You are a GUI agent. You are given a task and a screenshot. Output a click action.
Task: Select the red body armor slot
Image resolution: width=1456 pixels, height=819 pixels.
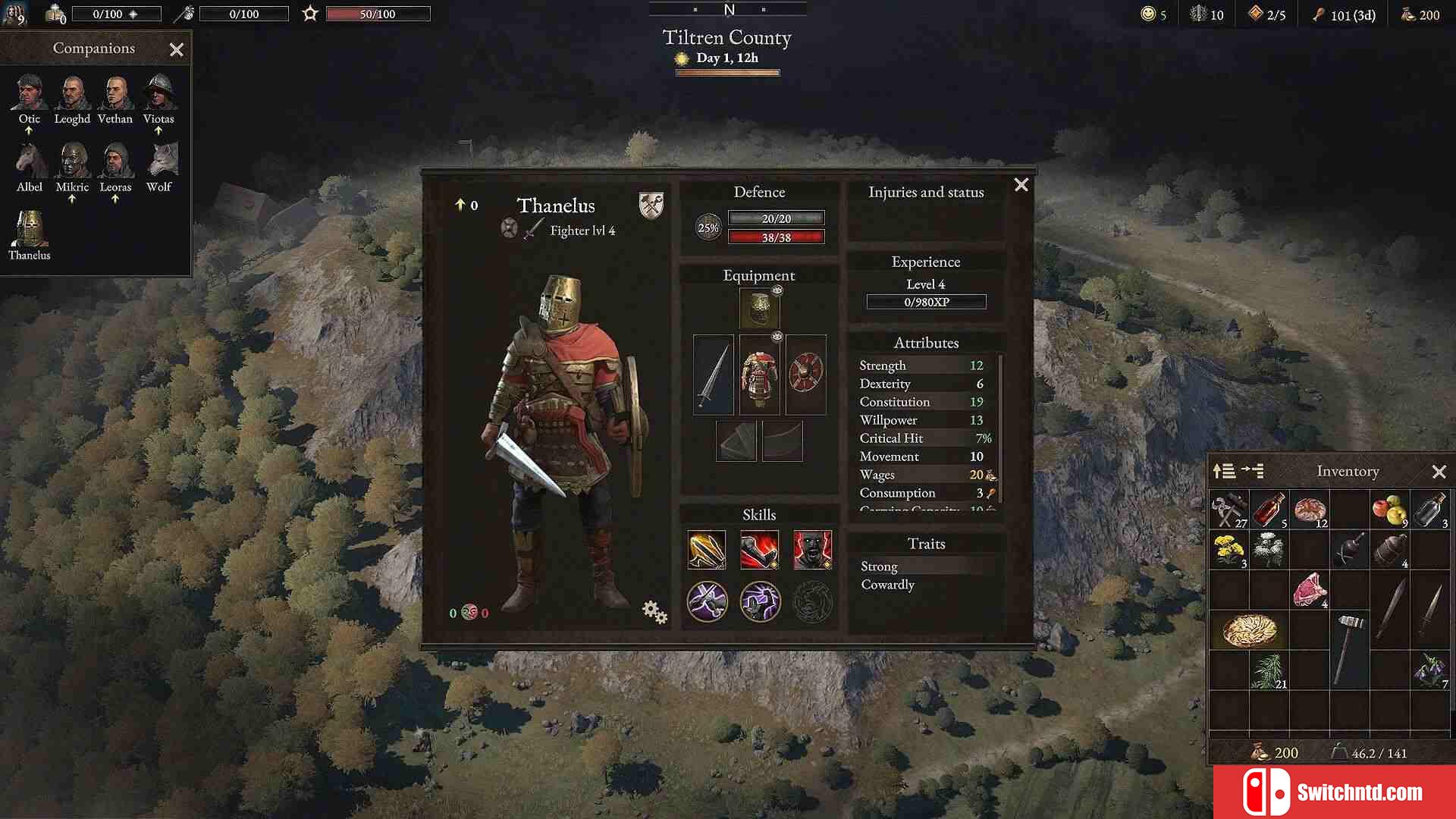tap(759, 375)
